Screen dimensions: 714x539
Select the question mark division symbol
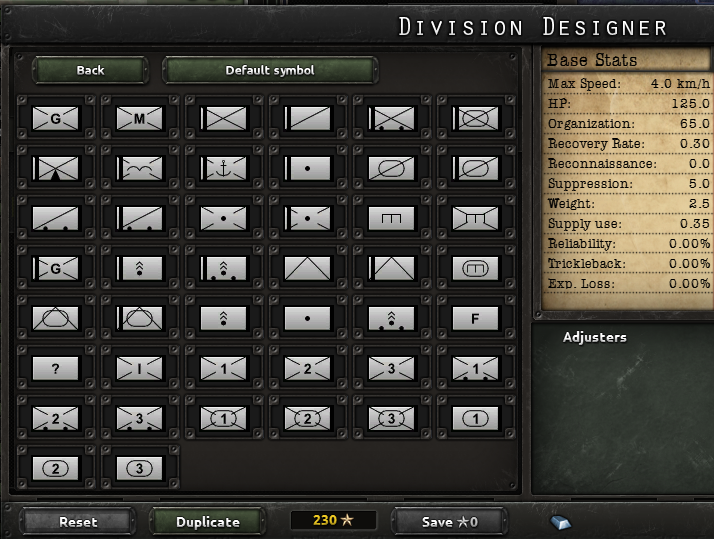point(55,368)
